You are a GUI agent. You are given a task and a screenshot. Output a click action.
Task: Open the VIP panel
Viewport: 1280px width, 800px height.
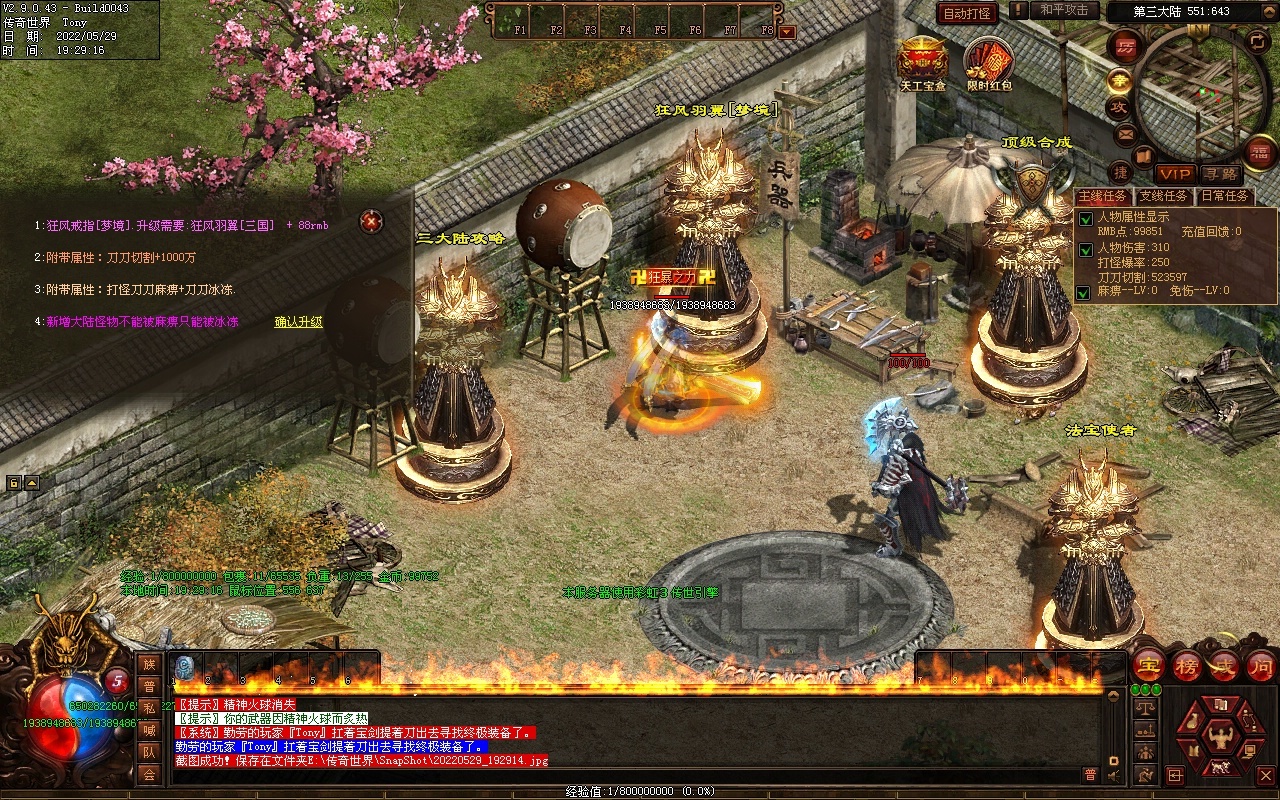coord(1175,174)
